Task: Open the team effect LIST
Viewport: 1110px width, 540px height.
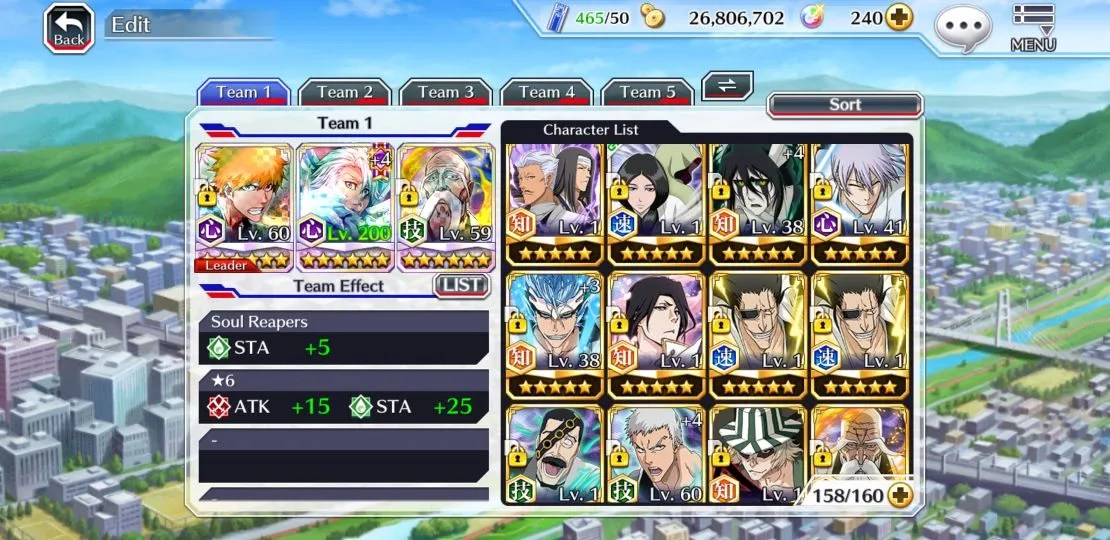Action: (x=461, y=286)
